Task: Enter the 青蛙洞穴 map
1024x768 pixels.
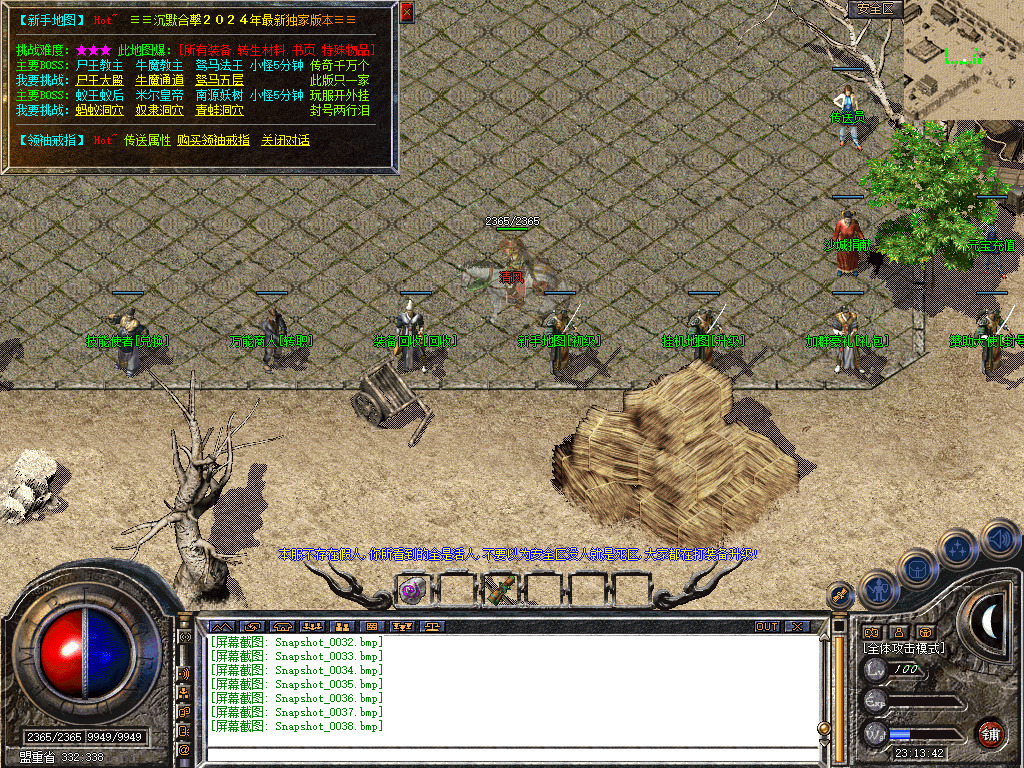Action: pos(219,110)
